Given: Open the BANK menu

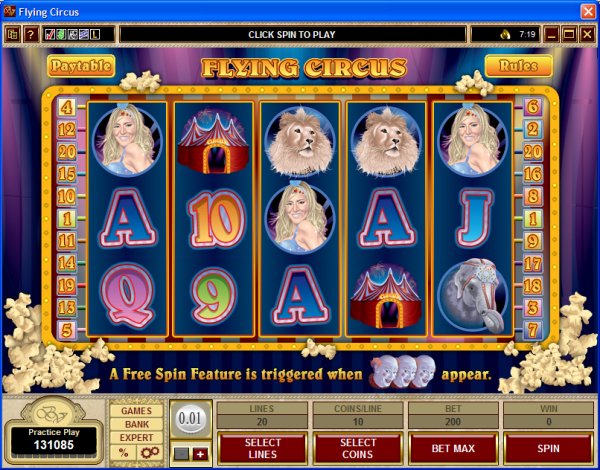Looking at the screenshot, I should coord(136,424).
